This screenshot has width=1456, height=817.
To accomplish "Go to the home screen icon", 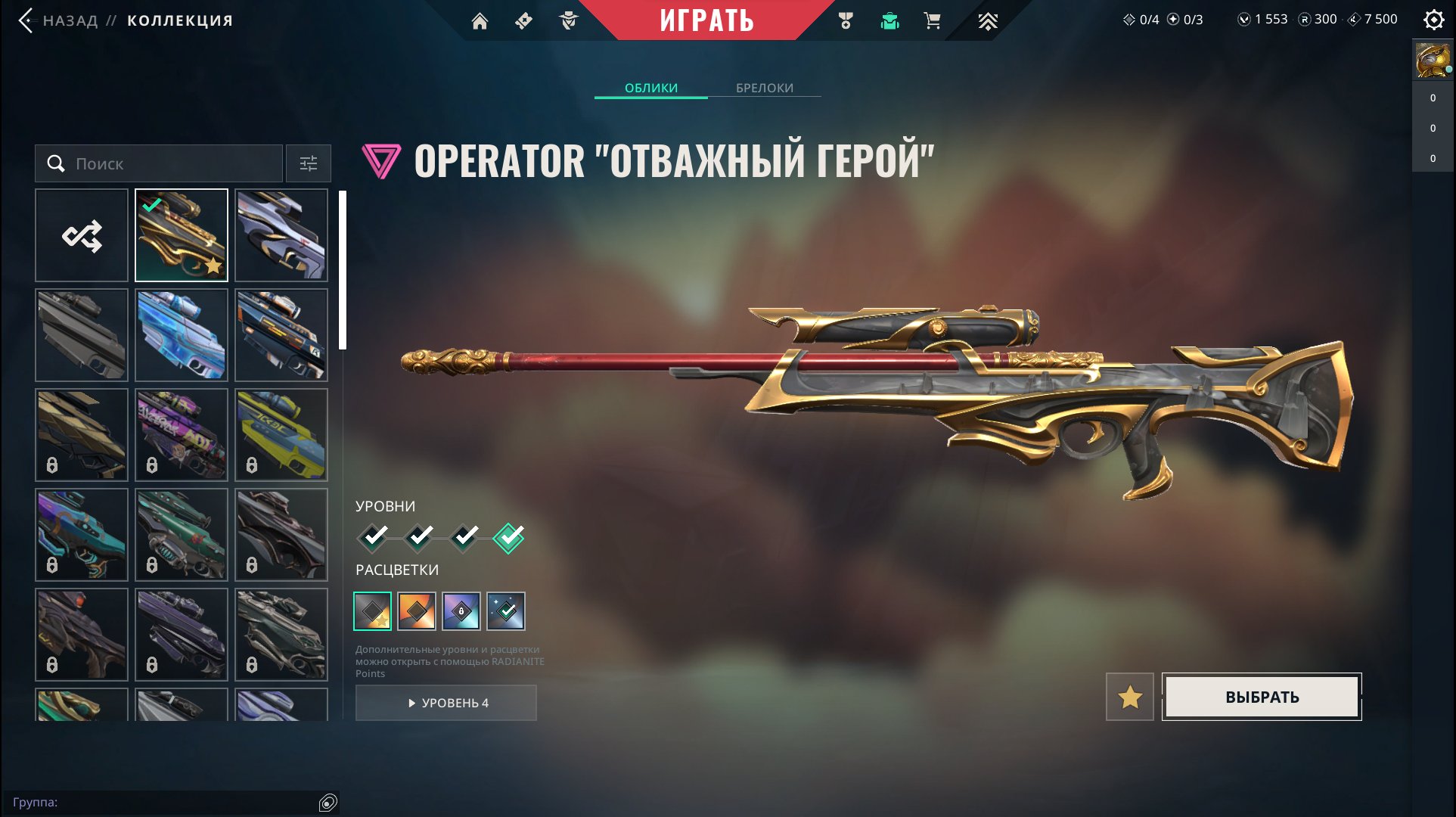I will tap(481, 20).
